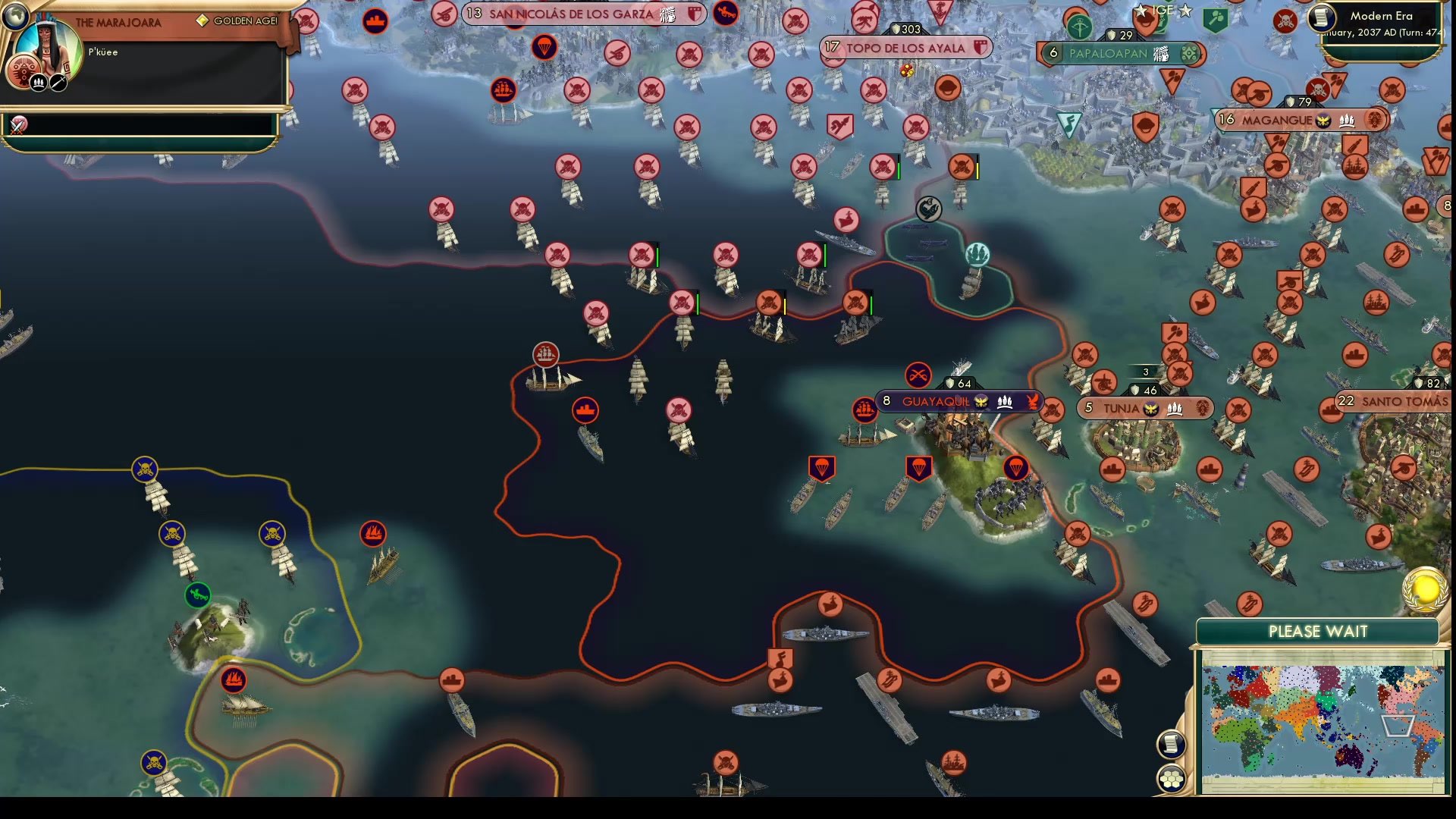Select the Topo de los Ayala city banner
Viewport: 1456px width, 819px height.
[x=906, y=47]
